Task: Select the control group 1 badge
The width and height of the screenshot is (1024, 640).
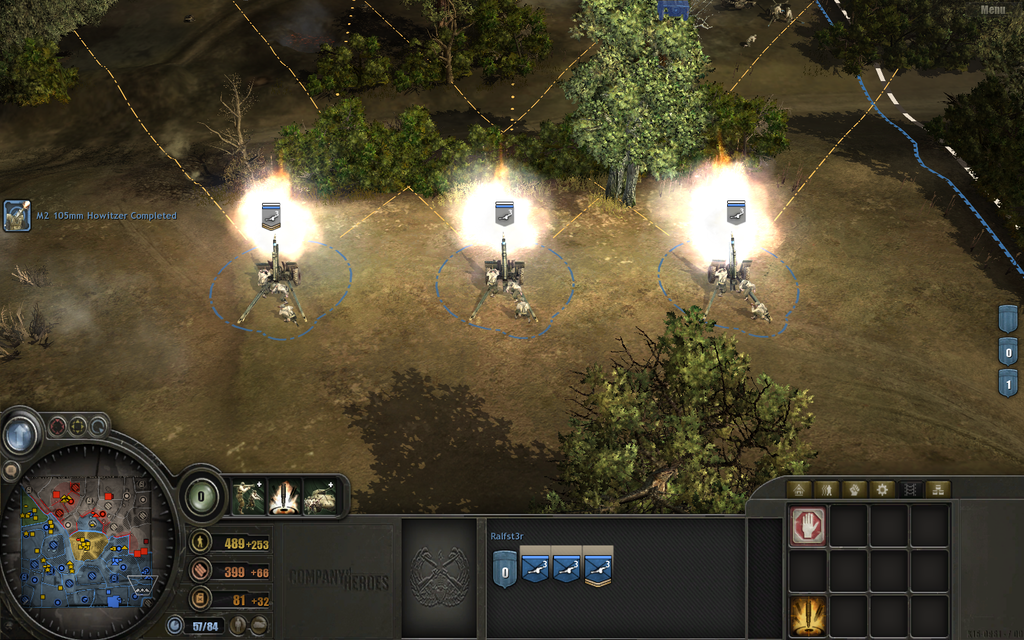Action: [1008, 382]
